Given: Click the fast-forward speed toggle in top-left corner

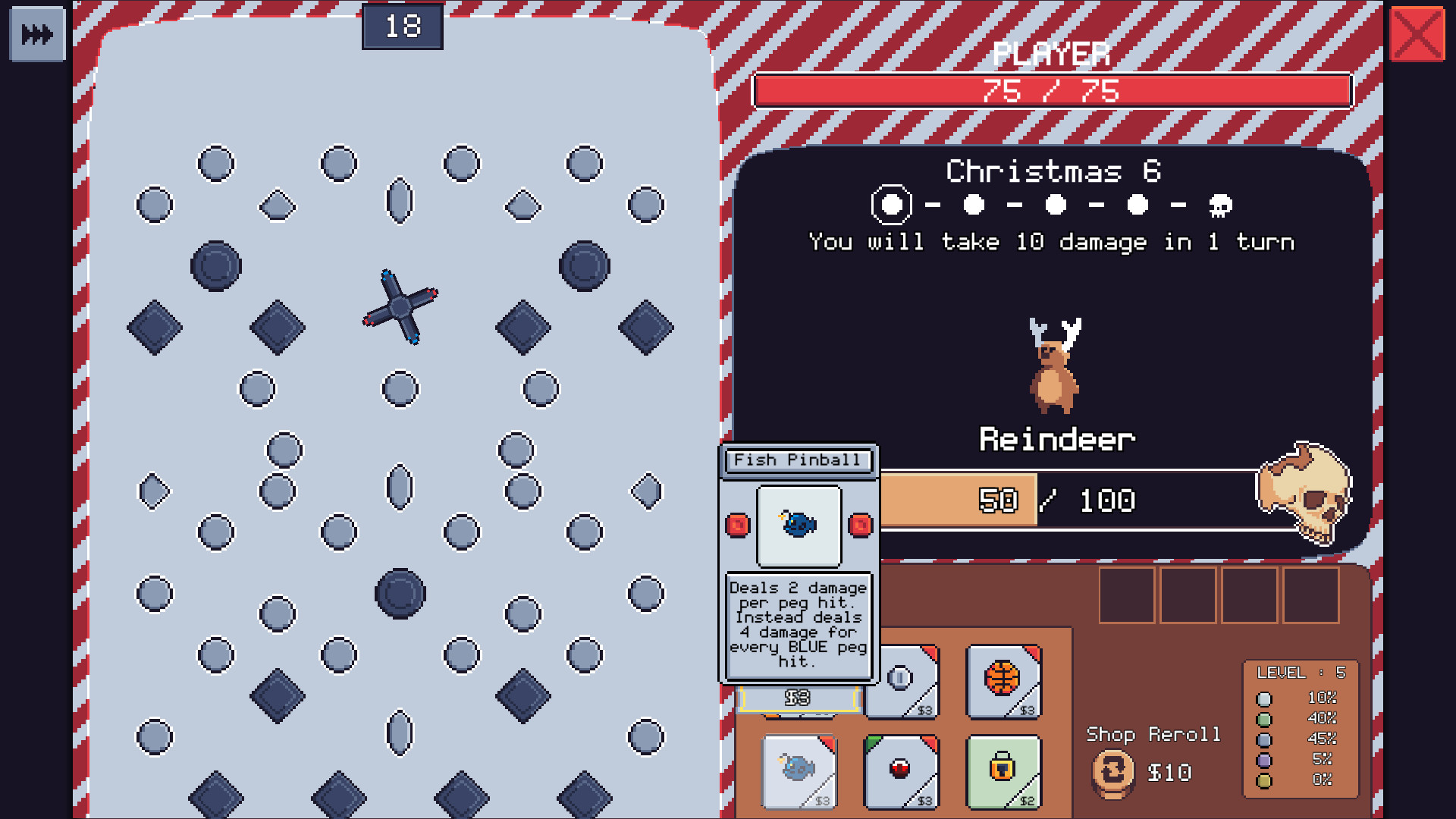Looking at the screenshot, I should click(36, 32).
